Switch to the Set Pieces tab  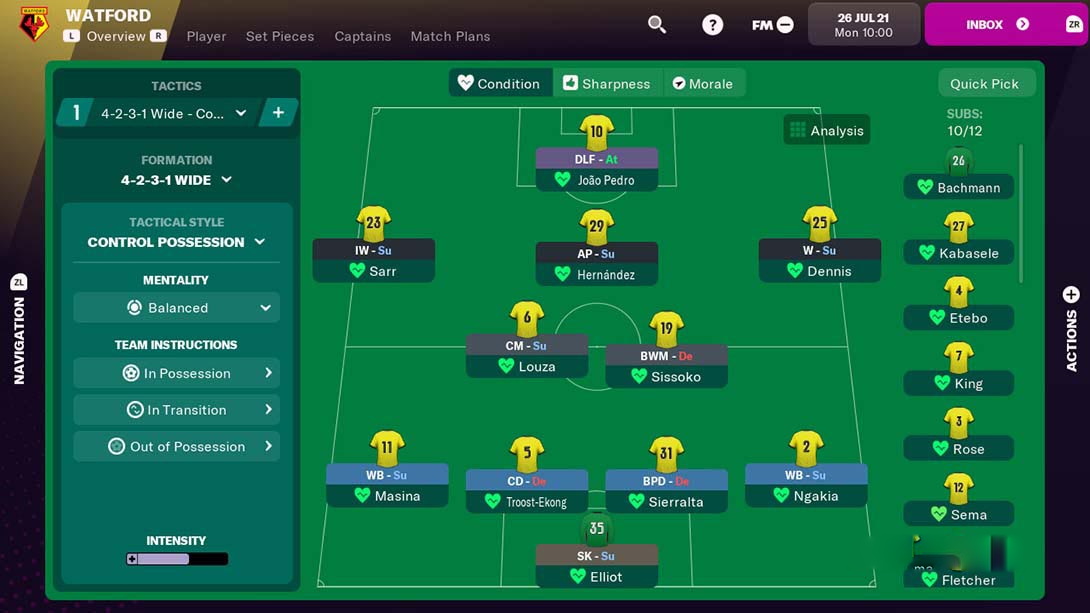pos(280,36)
